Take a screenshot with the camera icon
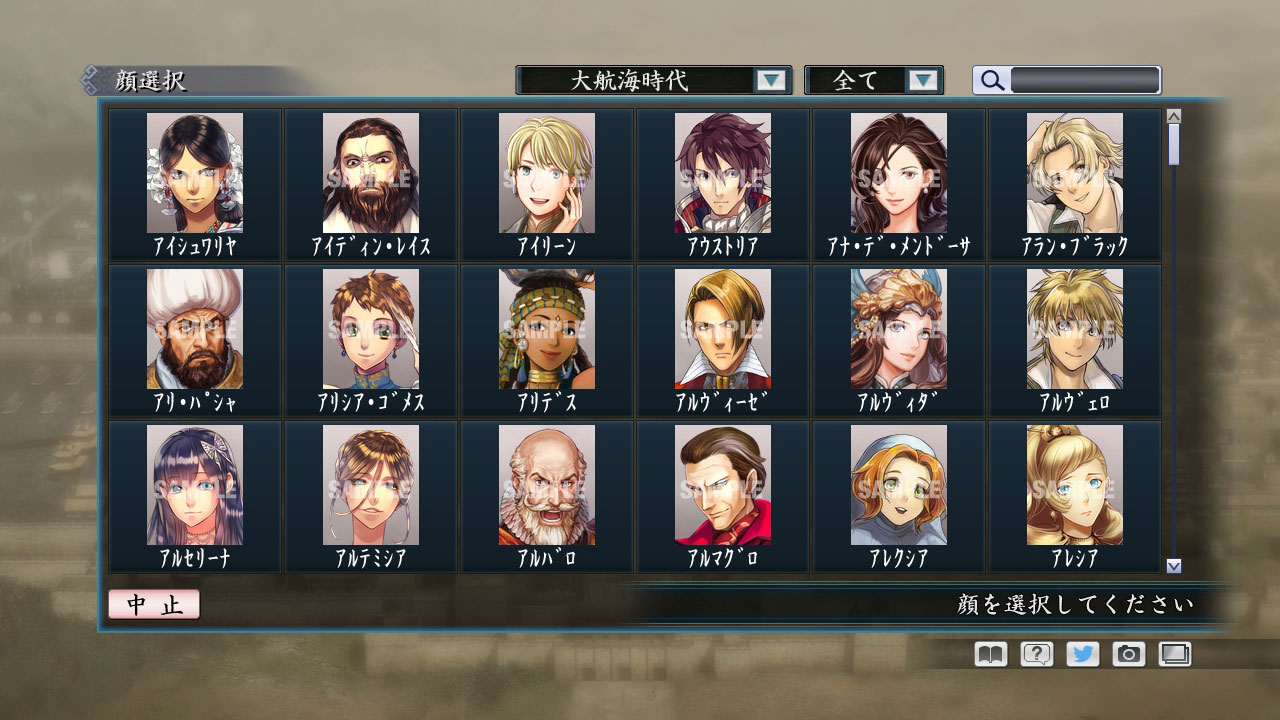1280x720 pixels. tap(1128, 654)
